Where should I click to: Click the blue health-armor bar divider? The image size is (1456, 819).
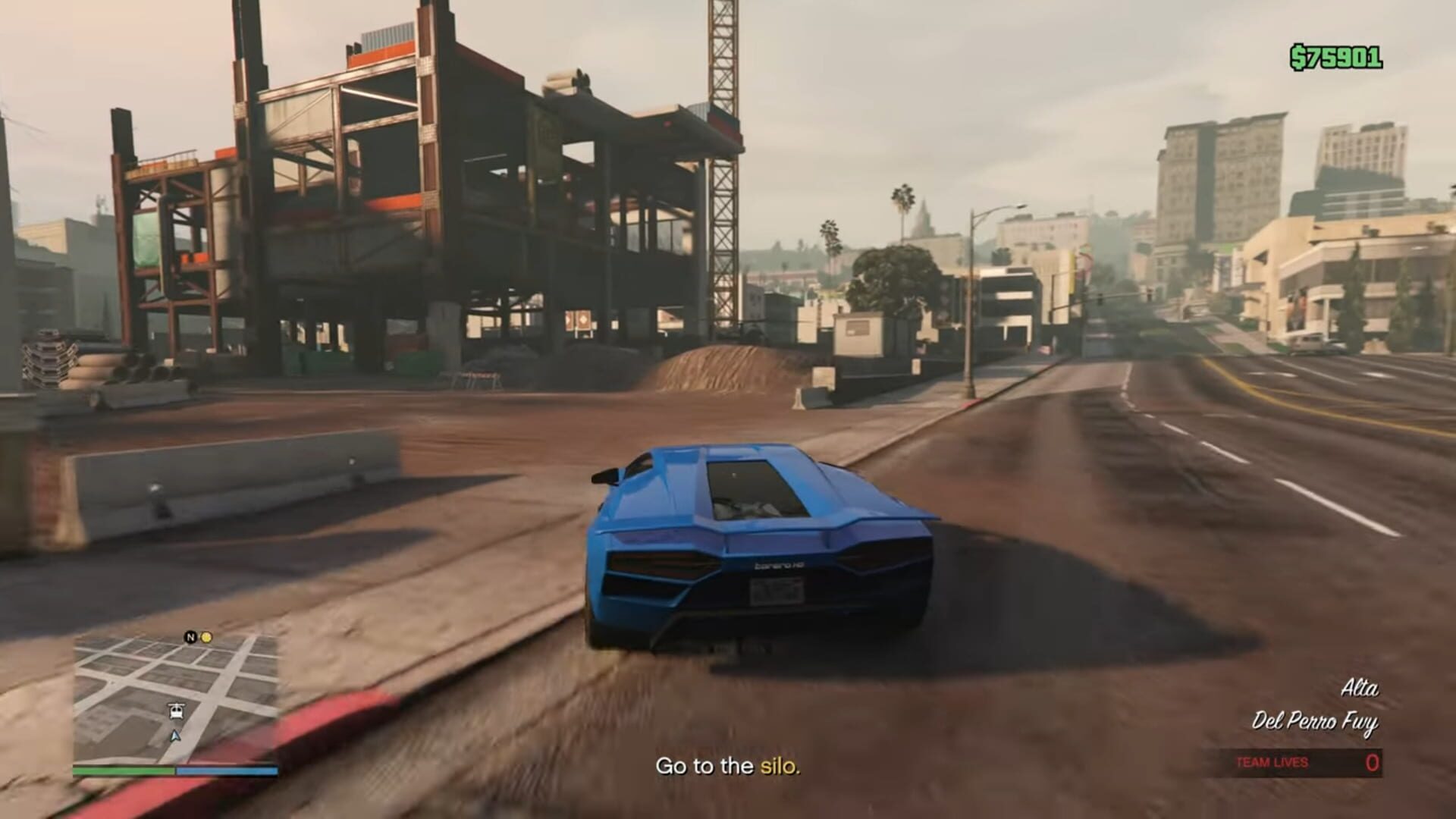(x=175, y=771)
